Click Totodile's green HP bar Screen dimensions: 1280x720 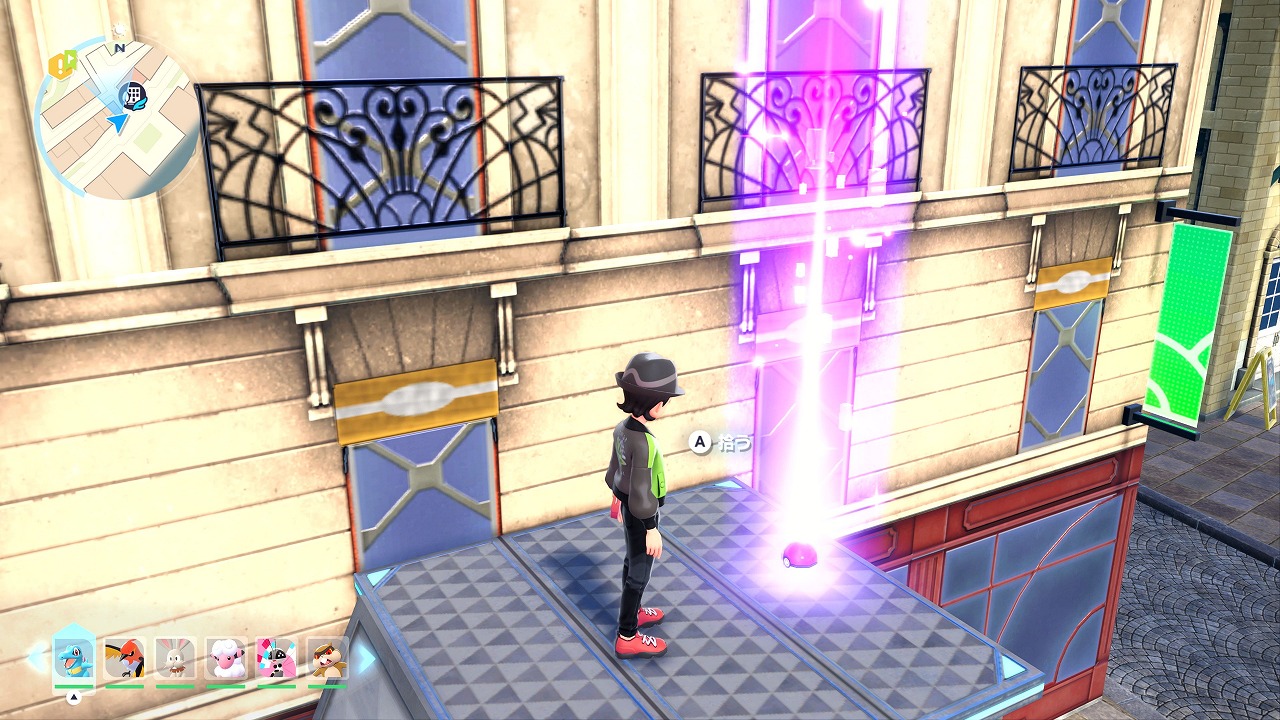(74, 686)
